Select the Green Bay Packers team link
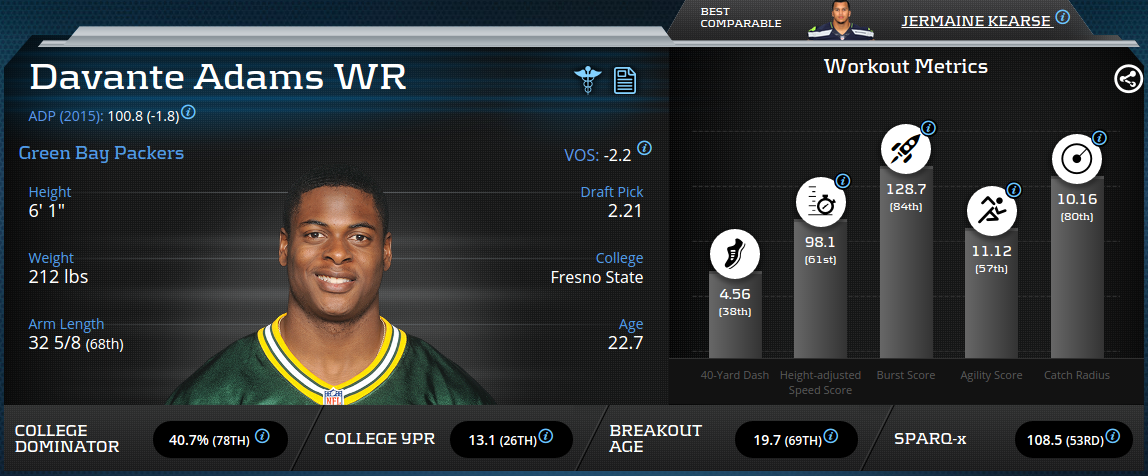 [101, 154]
